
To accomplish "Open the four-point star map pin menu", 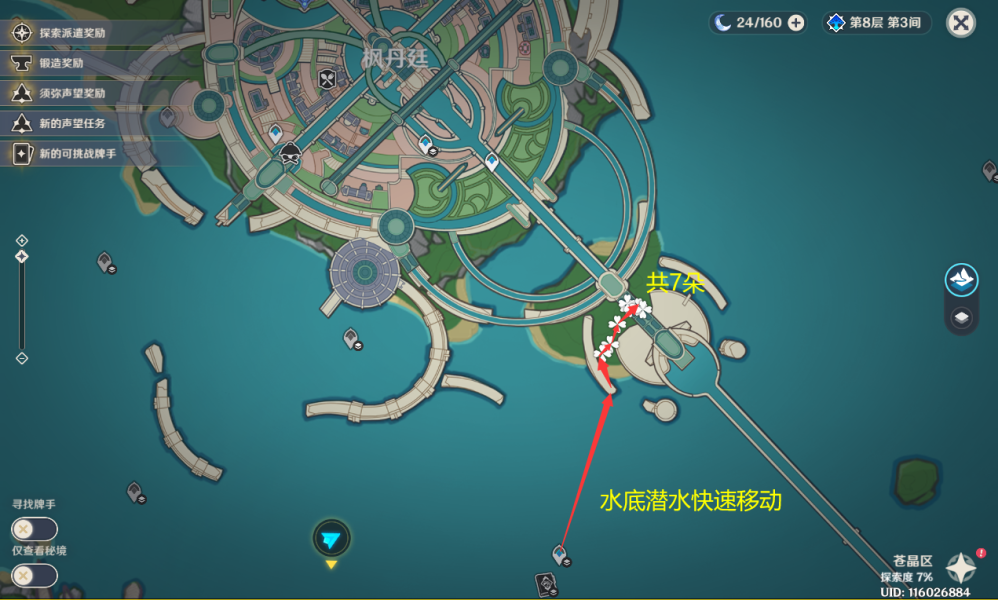I will click(962, 568).
